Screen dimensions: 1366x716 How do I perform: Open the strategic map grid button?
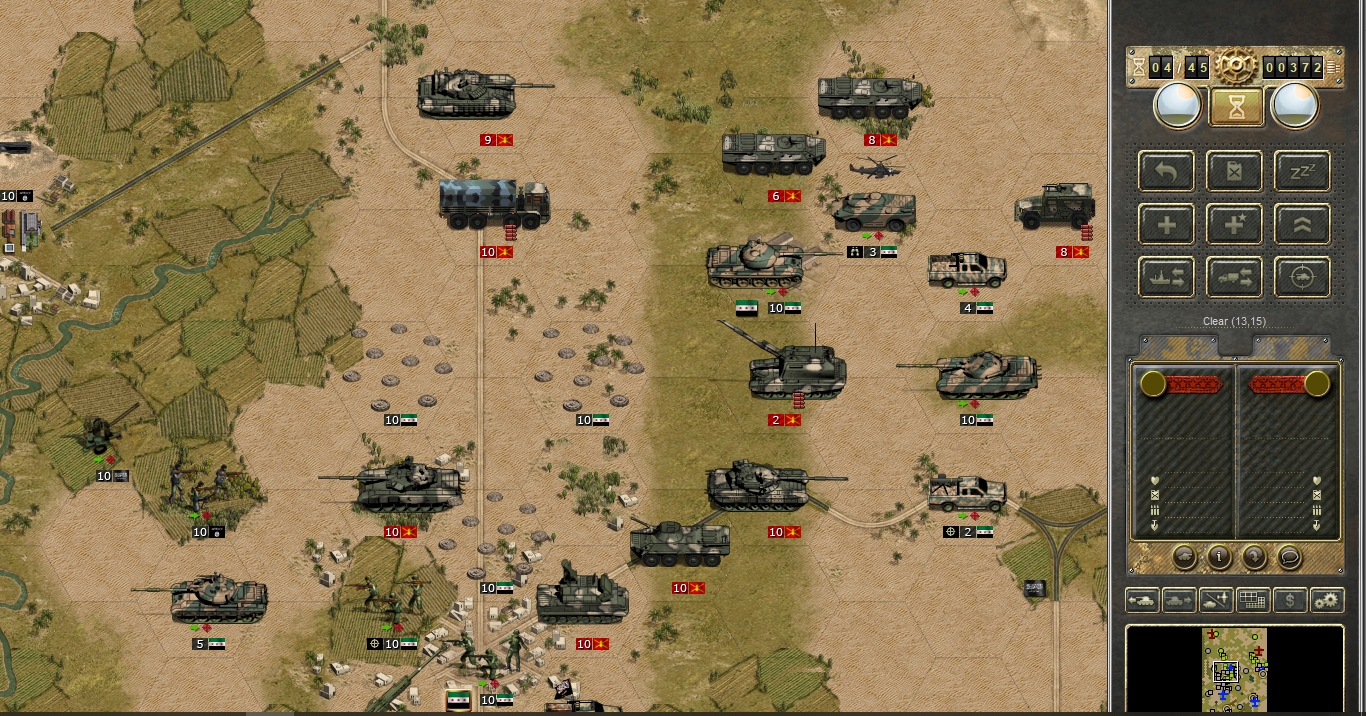1253,600
